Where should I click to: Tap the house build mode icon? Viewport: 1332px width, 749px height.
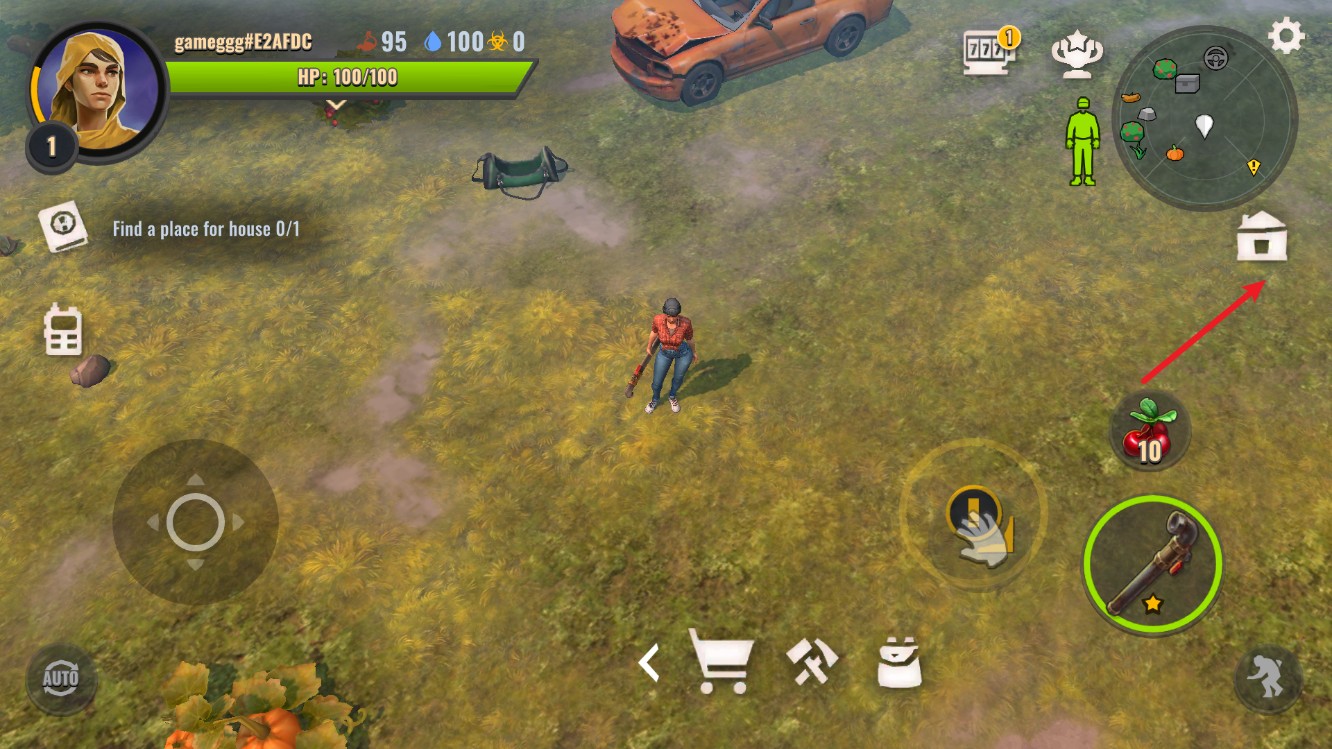[1261, 238]
